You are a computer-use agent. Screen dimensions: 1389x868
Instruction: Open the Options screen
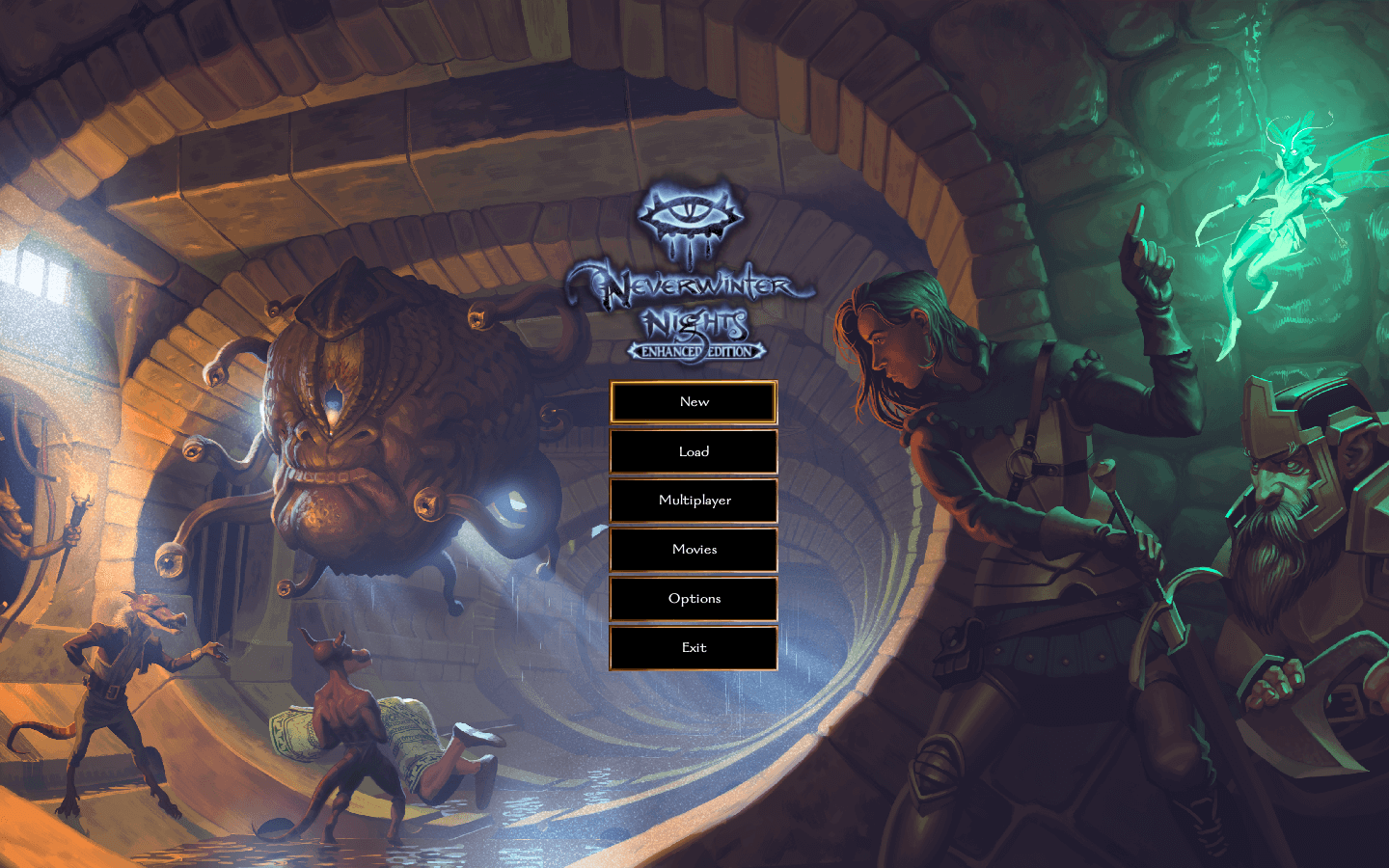694,599
